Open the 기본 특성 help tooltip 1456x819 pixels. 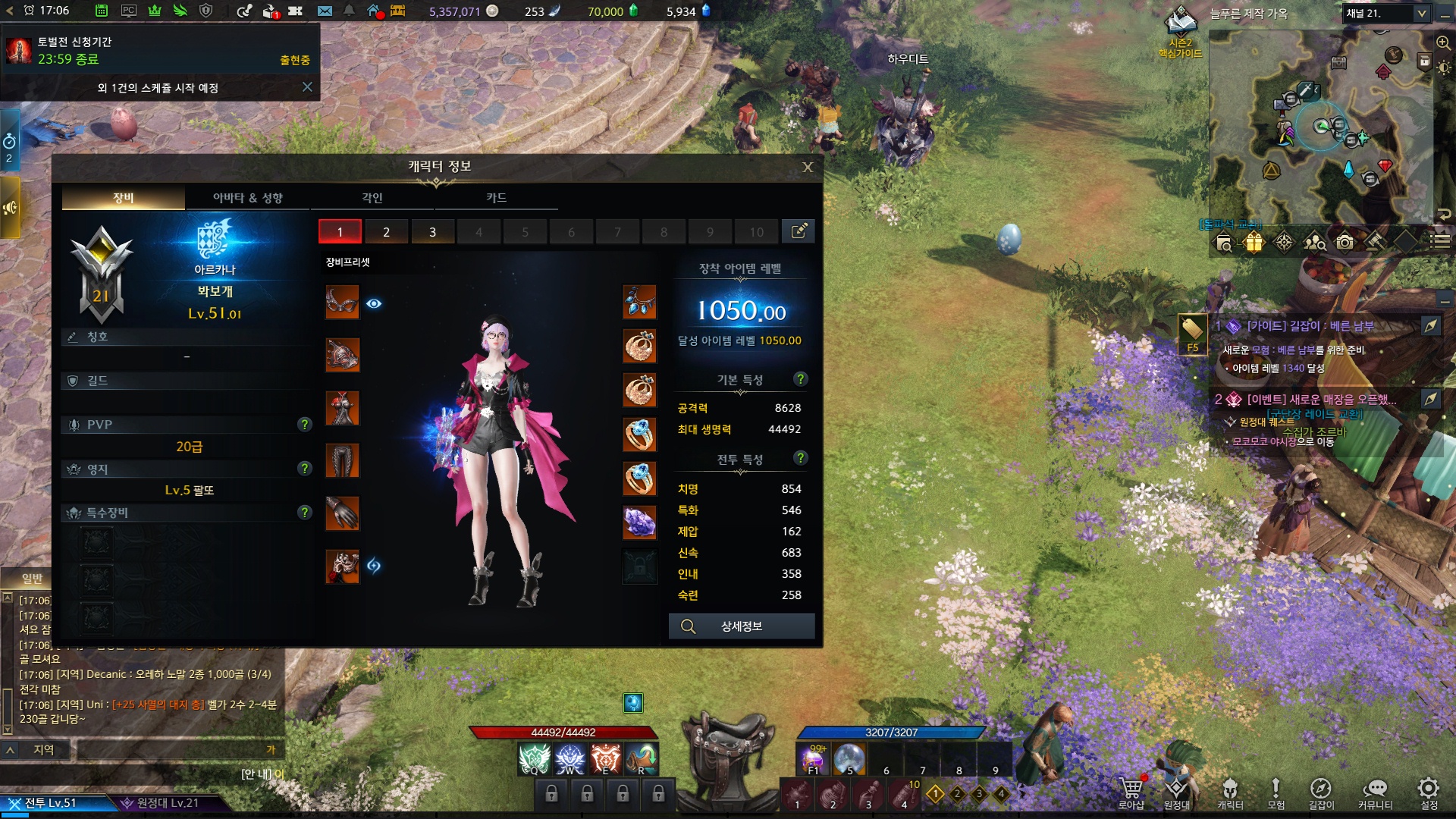800,379
